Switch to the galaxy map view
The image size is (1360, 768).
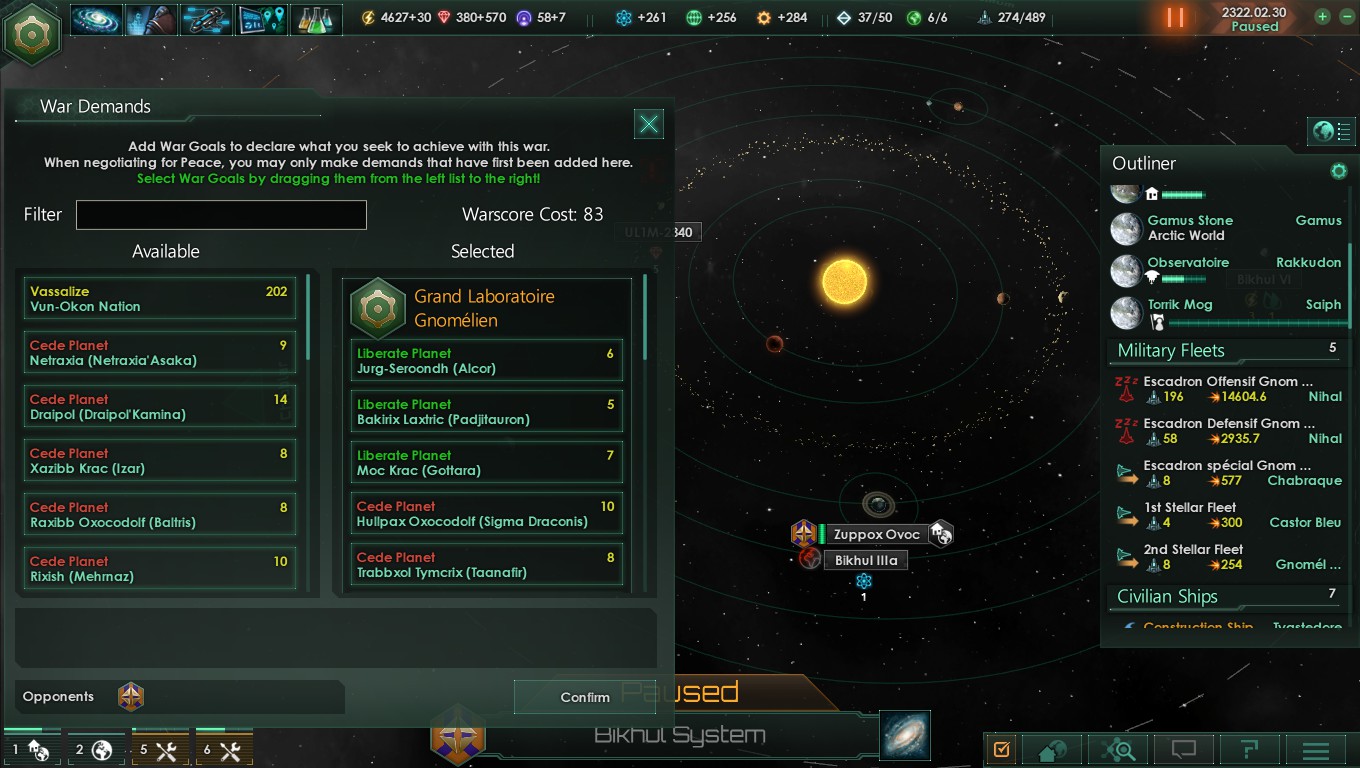pos(905,735)
